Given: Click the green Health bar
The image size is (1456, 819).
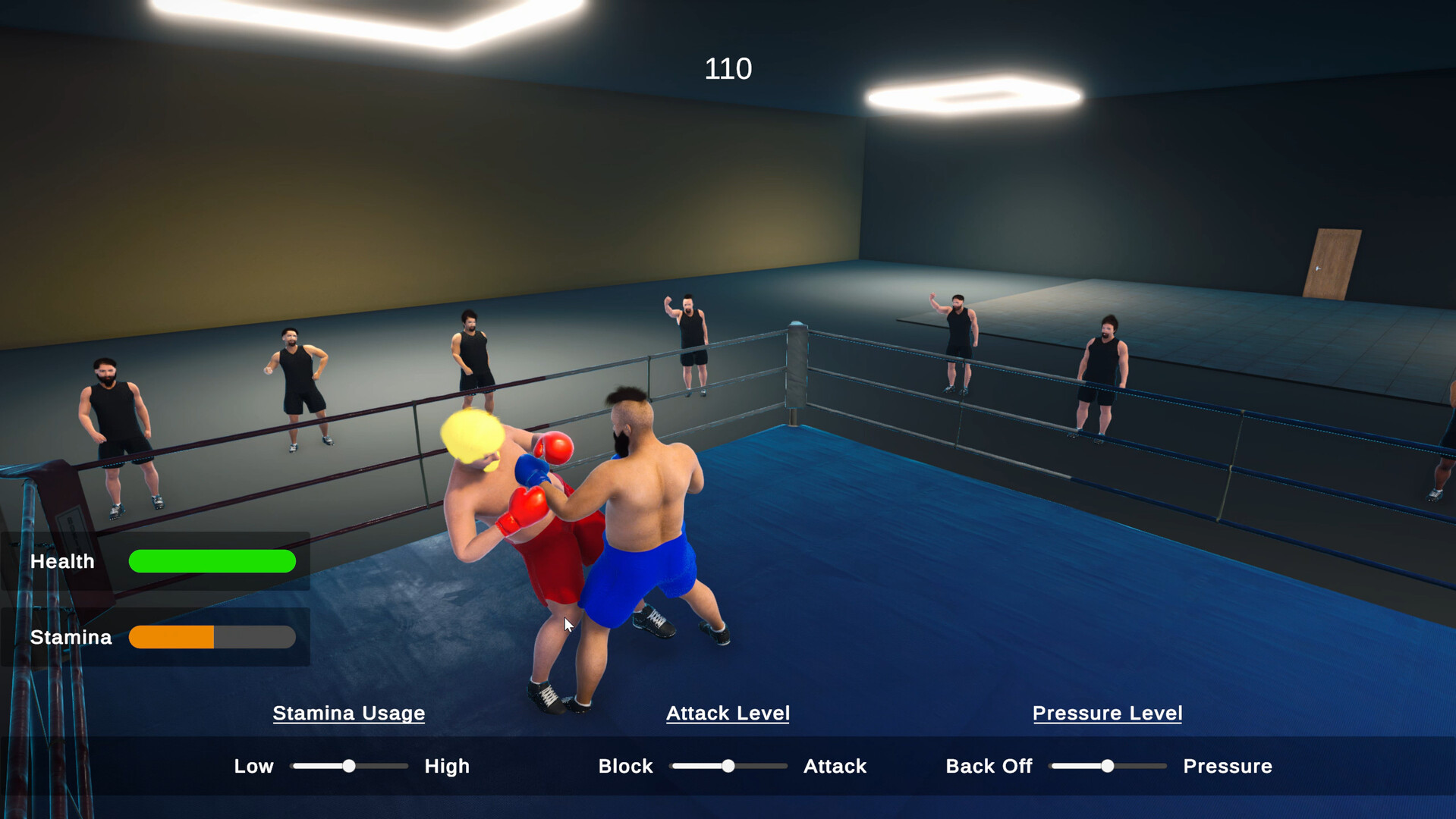Looking at the screenshot, I should (x=212, y=561).
